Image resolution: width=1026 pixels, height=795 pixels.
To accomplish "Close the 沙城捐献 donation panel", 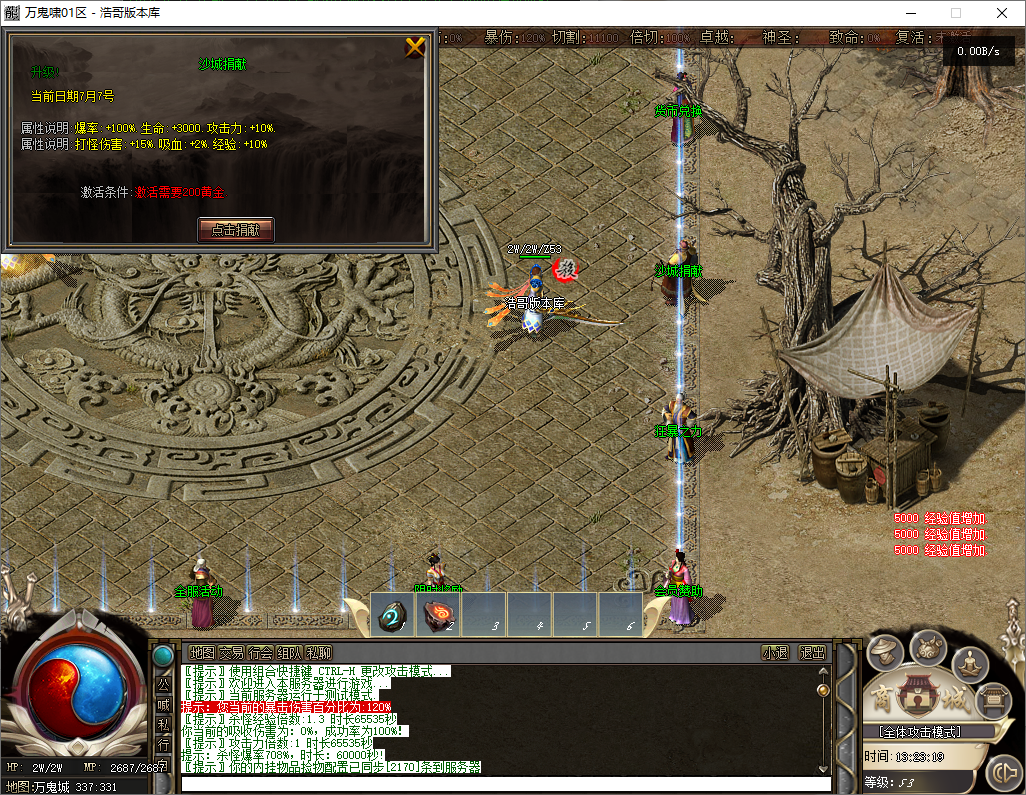I will (415, 47).
